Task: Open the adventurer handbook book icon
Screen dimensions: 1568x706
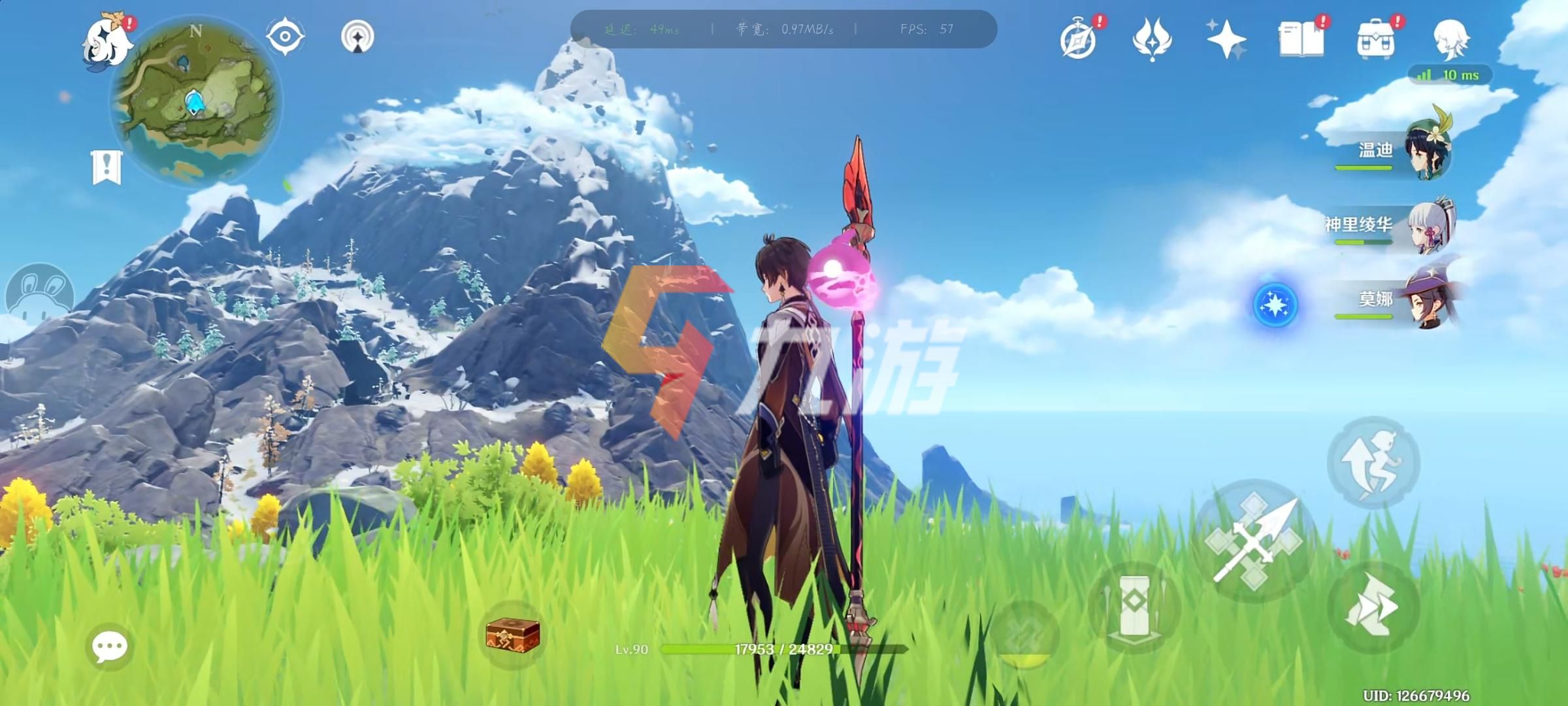Action: click(1301, 40)
